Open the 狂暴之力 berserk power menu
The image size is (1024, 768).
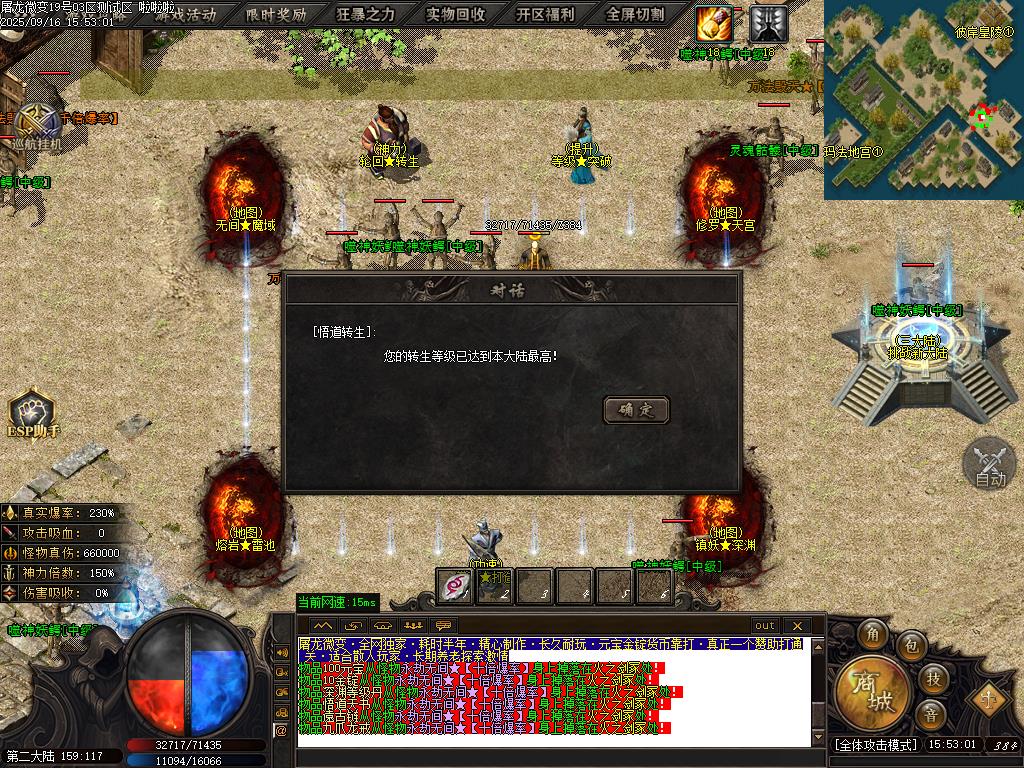coord(366,14)
